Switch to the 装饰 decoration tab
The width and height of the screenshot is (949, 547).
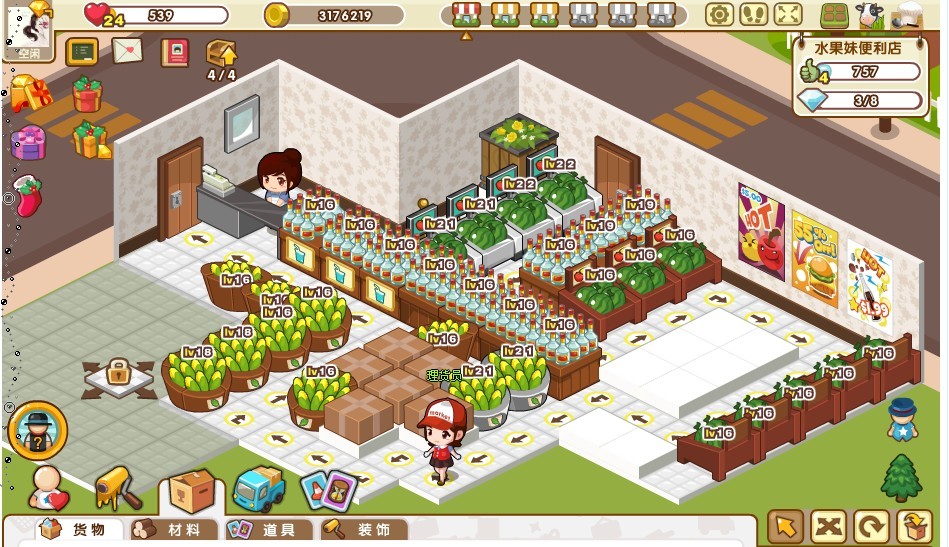(361, 530)
